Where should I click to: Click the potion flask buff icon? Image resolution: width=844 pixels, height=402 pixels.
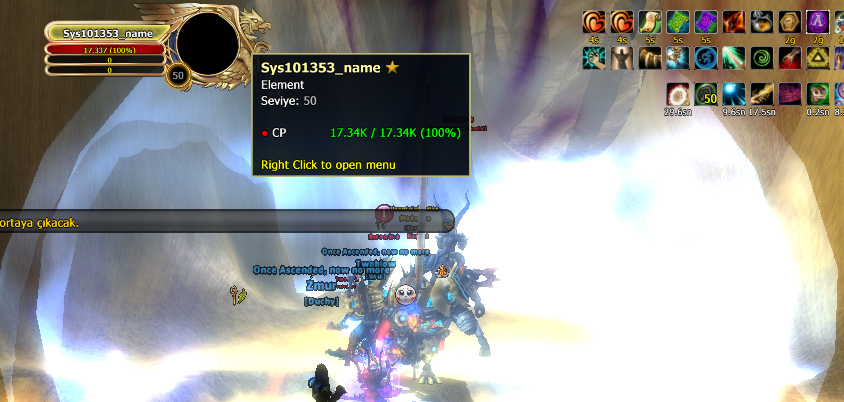coord(762,22)
